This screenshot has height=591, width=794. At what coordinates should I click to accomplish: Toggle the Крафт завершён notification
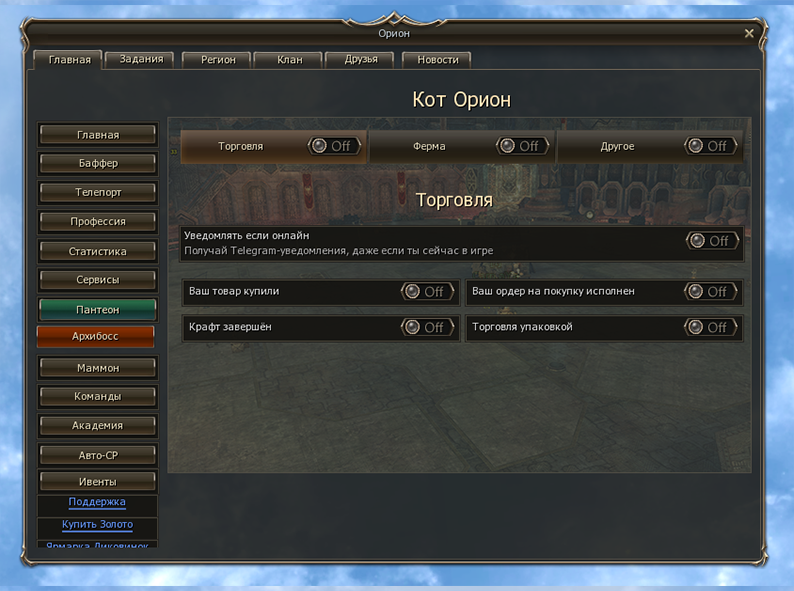click(426, 327)
